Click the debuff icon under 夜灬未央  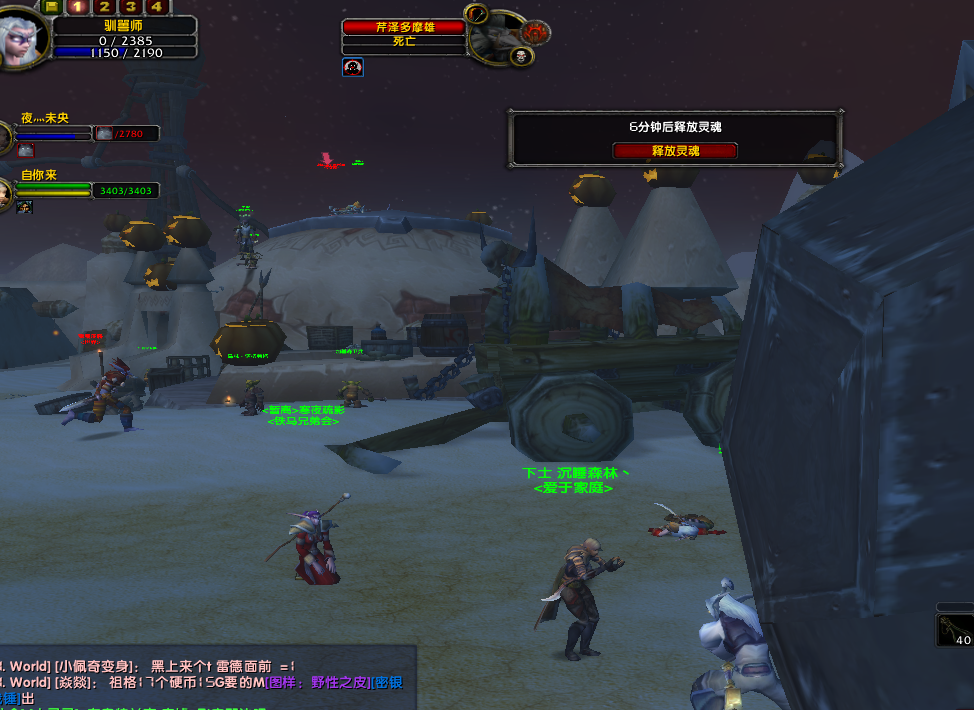point(26,150)
